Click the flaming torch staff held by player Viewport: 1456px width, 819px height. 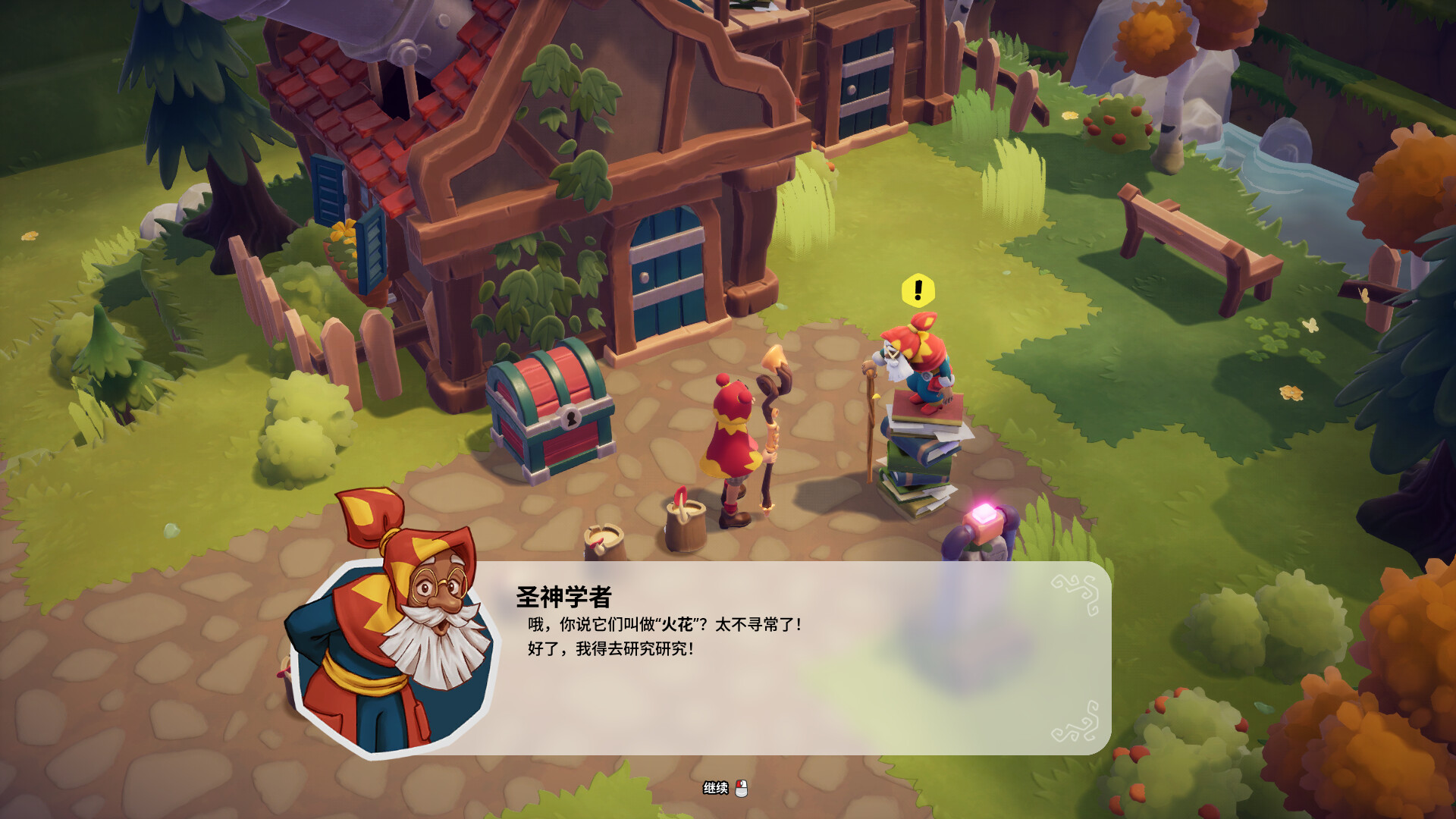click(773, 394)
